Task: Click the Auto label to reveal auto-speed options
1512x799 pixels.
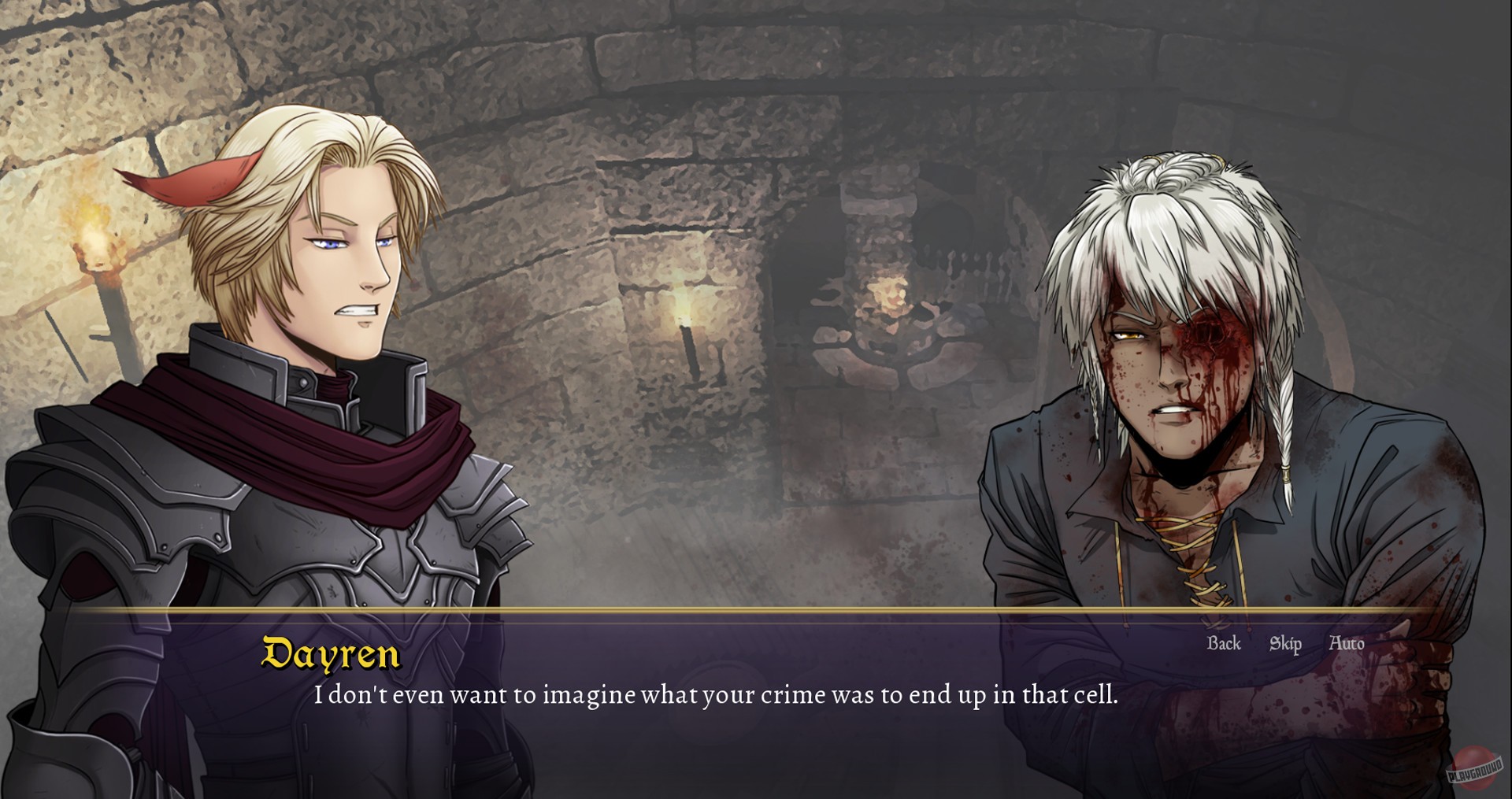Action: click(1348, 644)
